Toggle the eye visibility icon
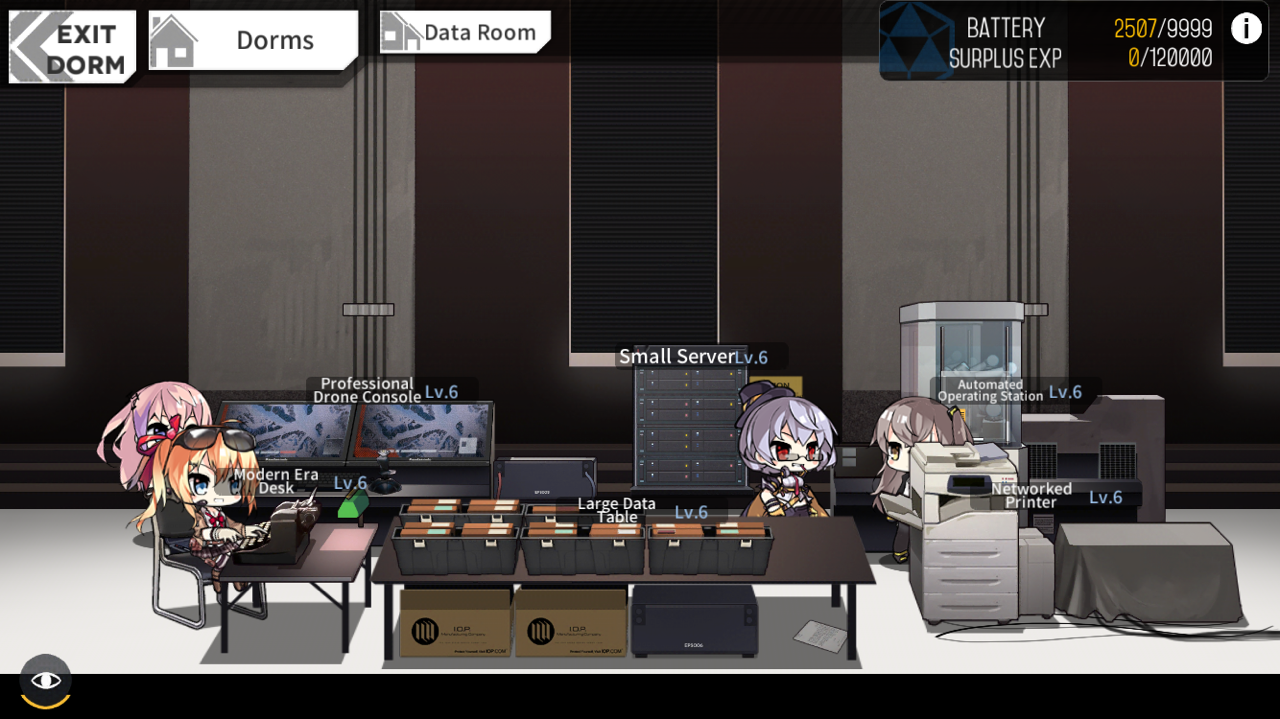 (45, 681)
